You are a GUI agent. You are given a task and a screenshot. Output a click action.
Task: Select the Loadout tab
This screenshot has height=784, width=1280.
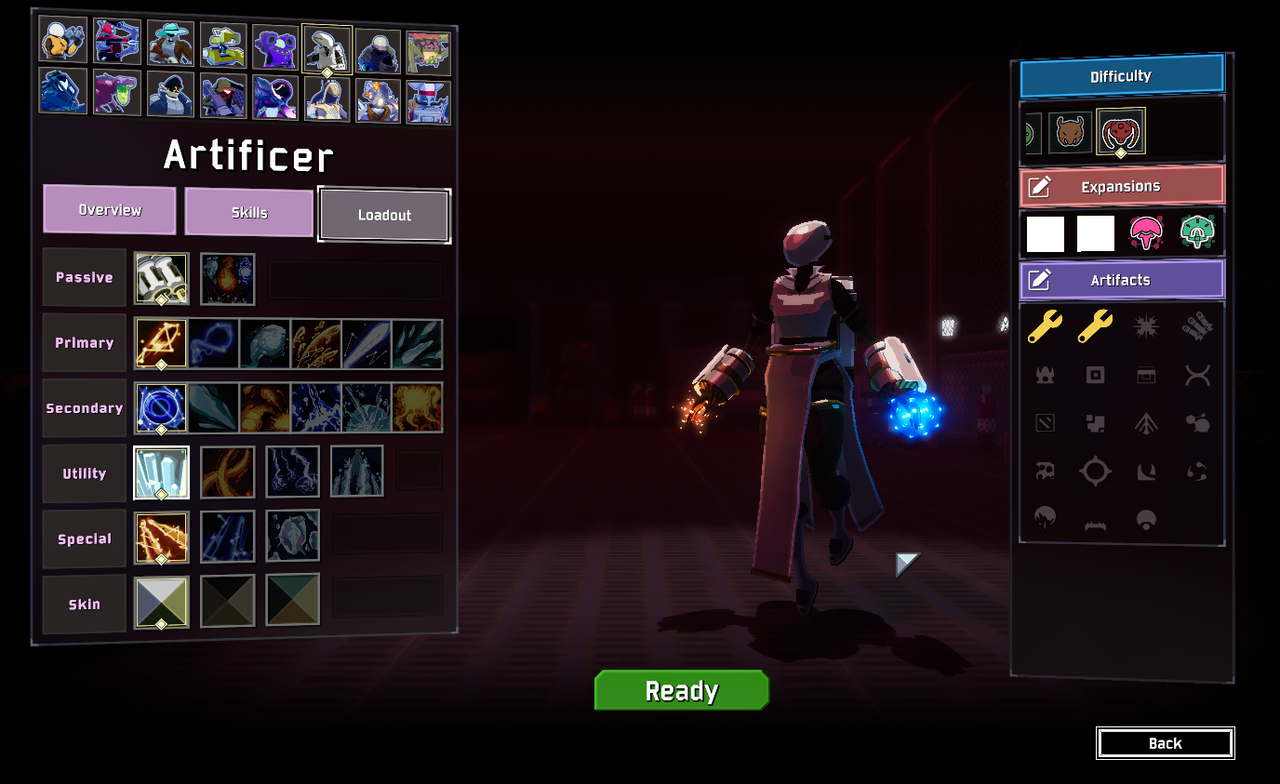tap(384, 215)
